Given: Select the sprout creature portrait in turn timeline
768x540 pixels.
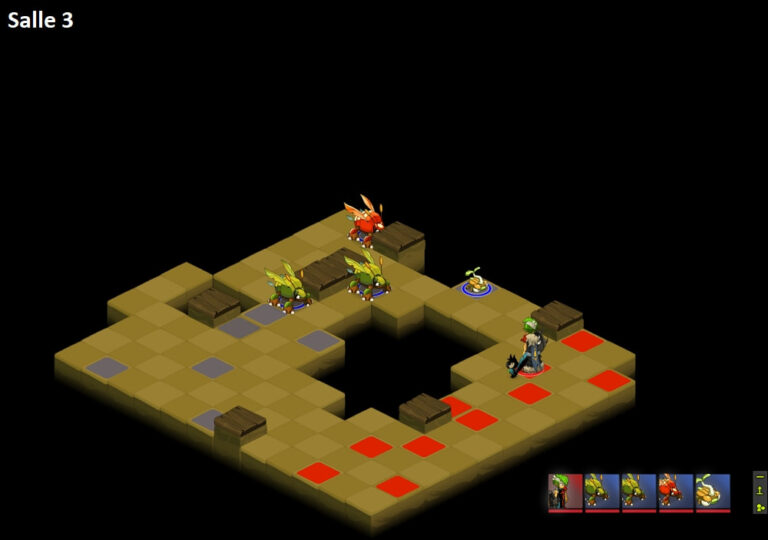Looking at the screenshot, I should coord(713,491).
